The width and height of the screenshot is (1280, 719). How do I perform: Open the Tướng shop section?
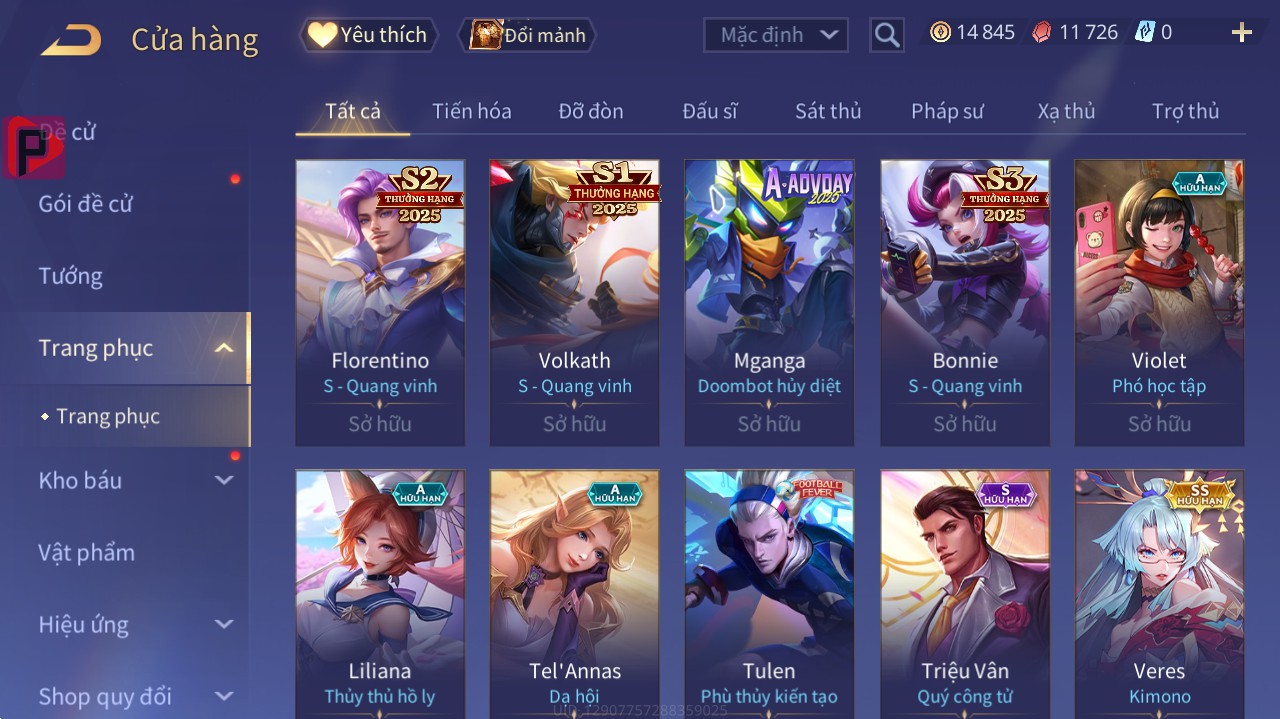pos(71,276)
